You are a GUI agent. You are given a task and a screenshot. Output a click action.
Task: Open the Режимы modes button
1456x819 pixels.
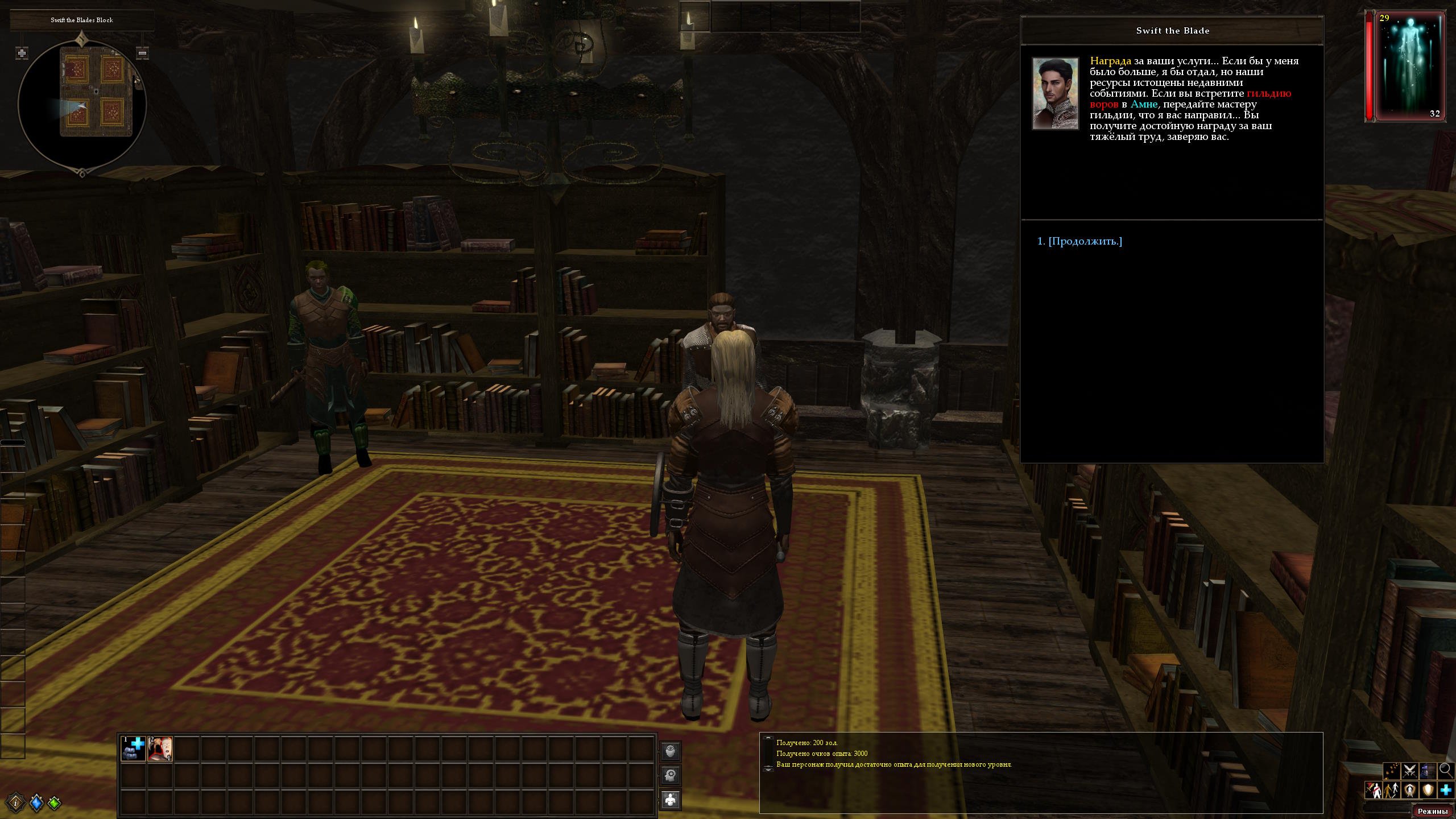click(x=1432, y=811)
